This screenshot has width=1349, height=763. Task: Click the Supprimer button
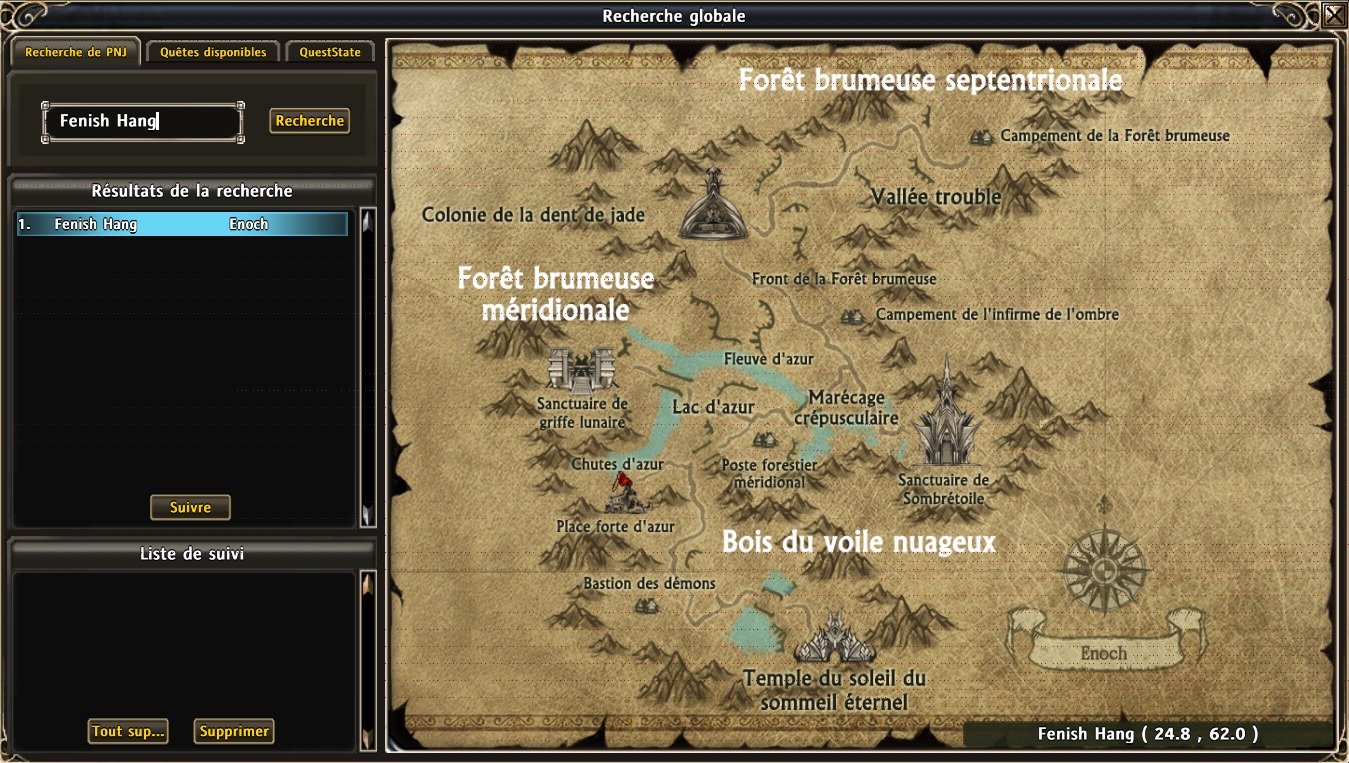[x=234, y=731]
